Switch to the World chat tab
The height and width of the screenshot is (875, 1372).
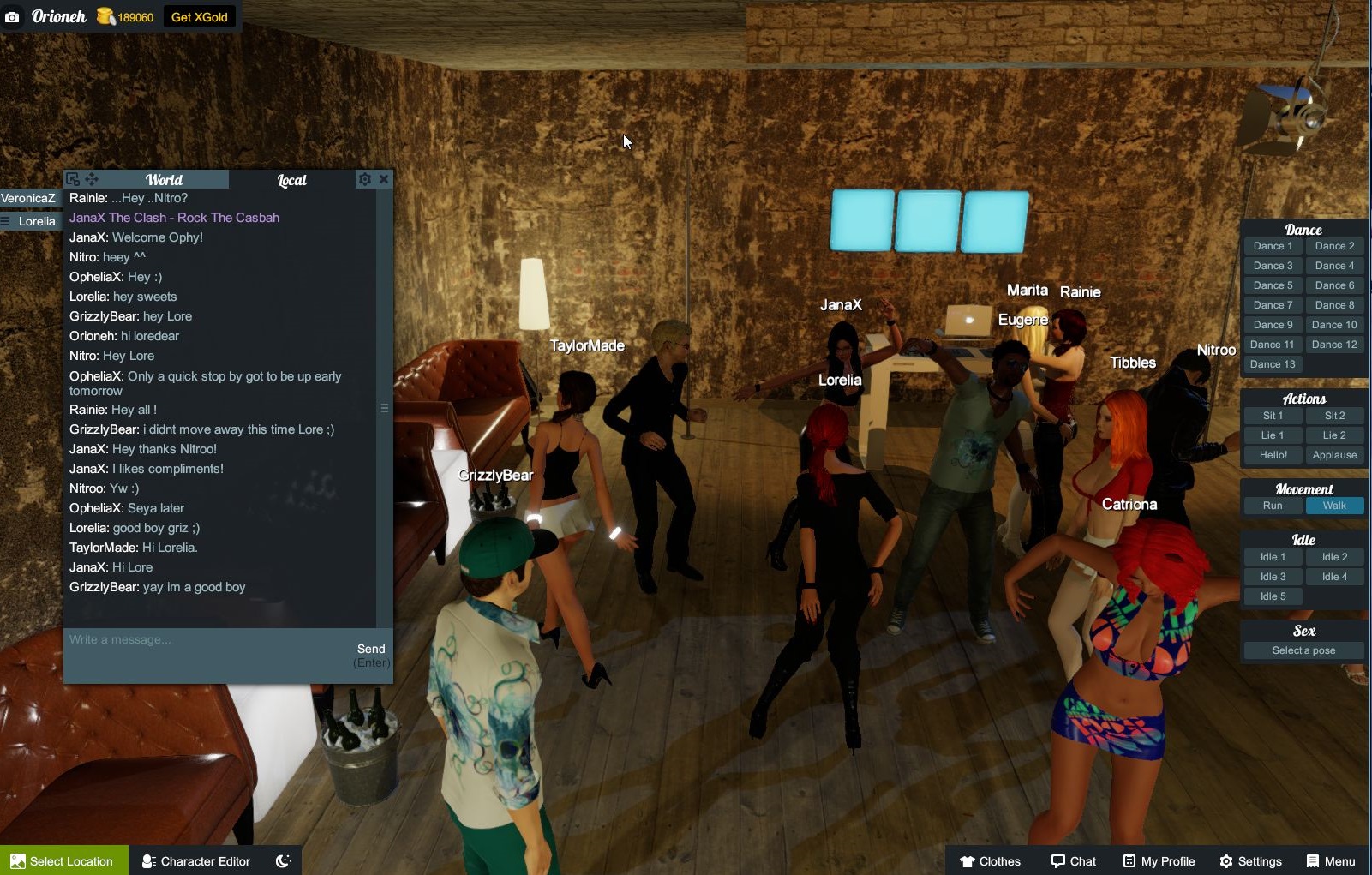(x=165, y=180)
